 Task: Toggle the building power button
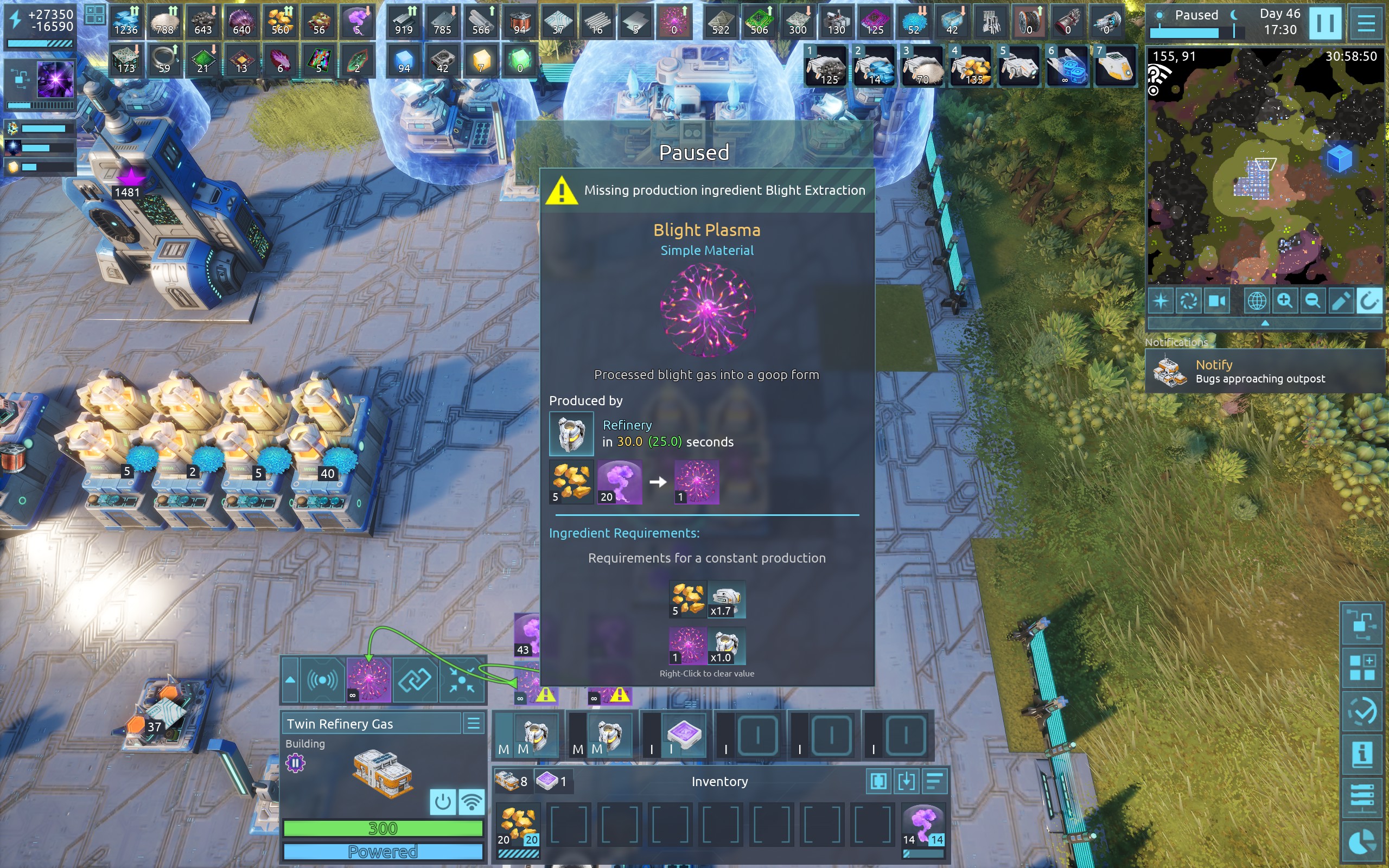(443, 802)
